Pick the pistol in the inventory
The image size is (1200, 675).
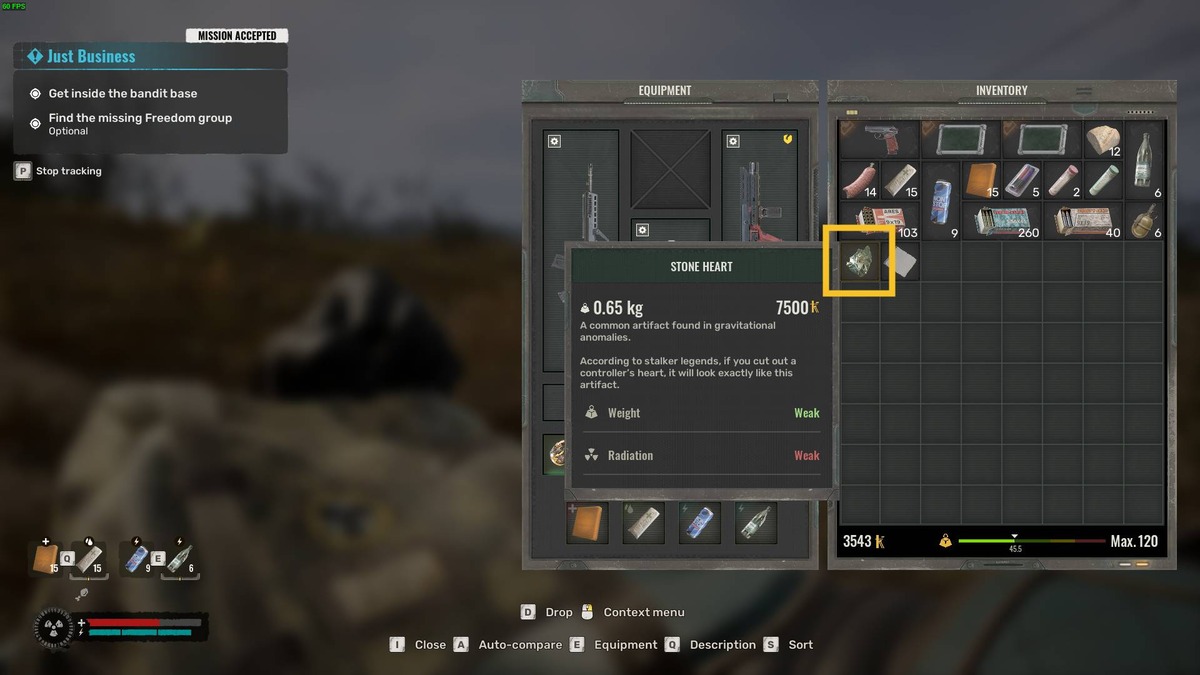coord(879,140)
